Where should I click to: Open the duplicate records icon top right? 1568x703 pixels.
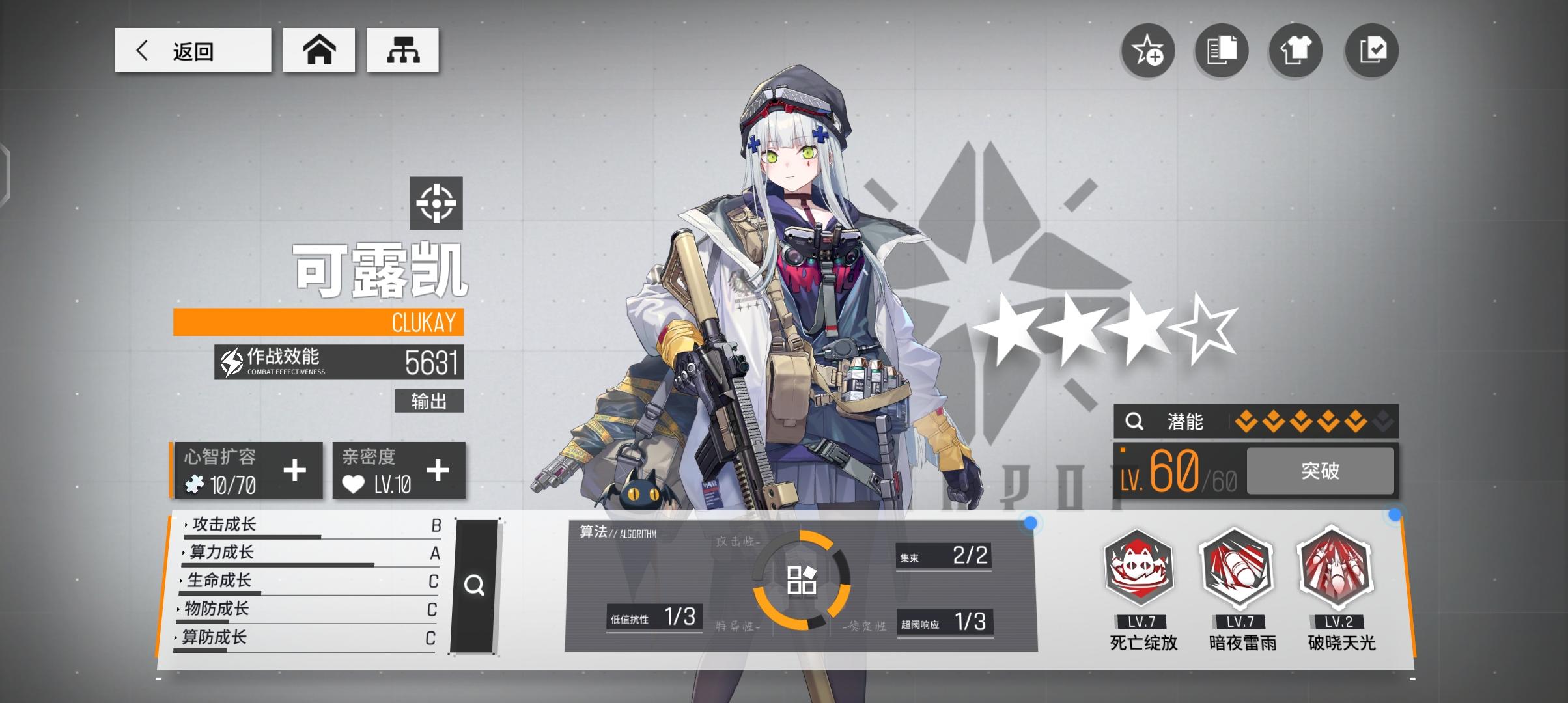(x=1222, y=49)
